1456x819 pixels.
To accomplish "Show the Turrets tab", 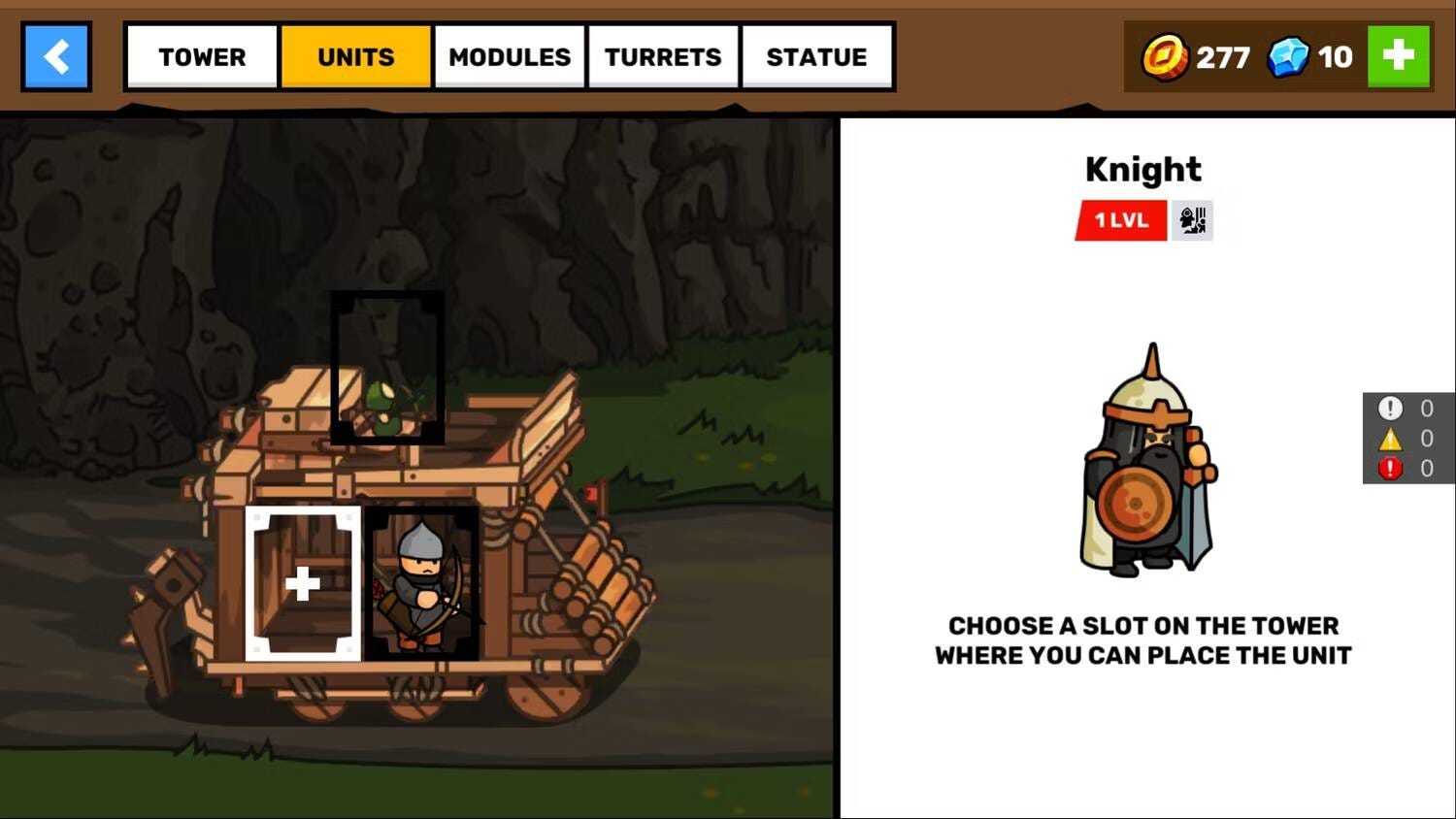I will (x=663, y=57).
